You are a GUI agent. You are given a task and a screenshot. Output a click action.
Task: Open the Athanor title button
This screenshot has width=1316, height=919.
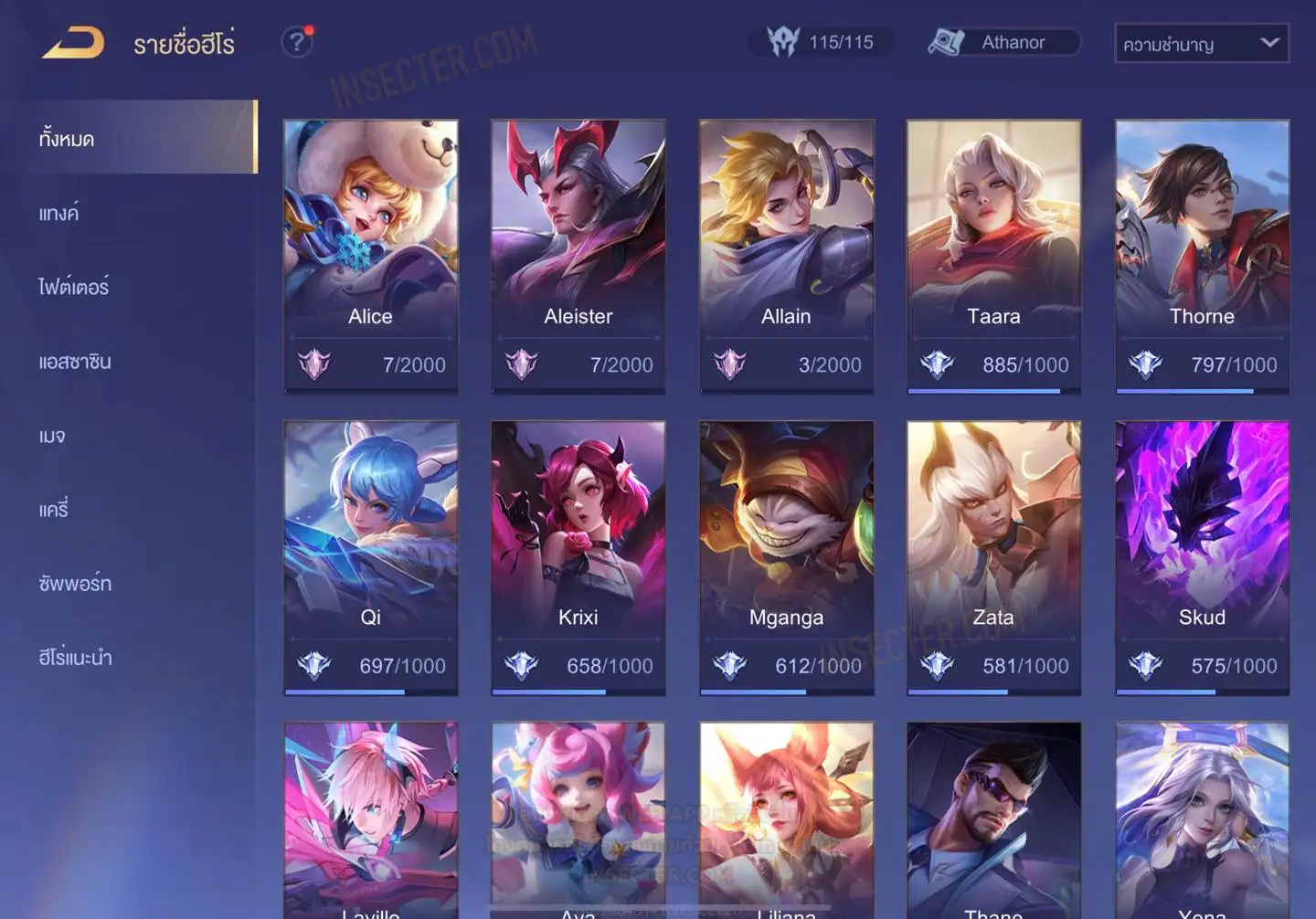(1003, 42)
